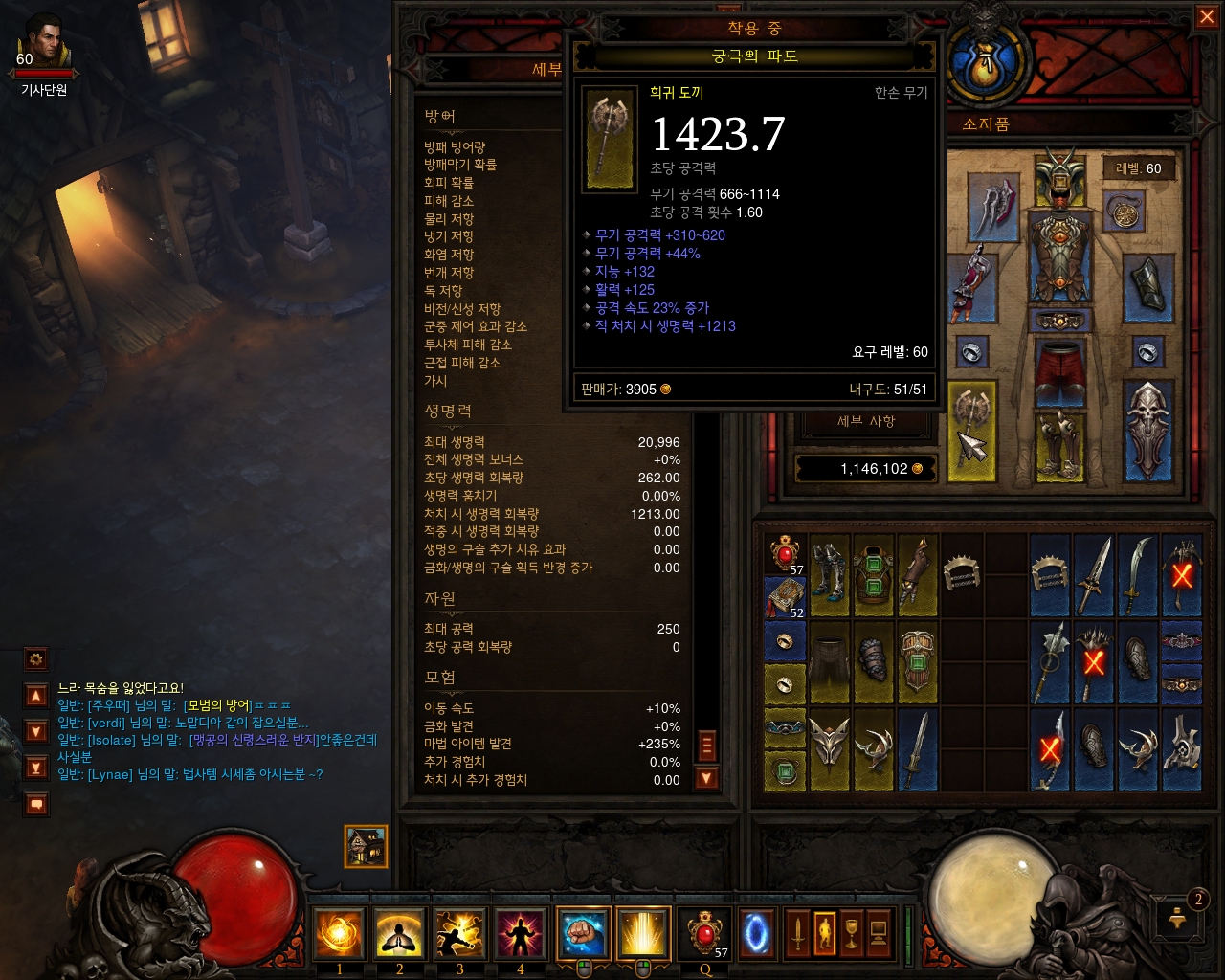This screenshot has width=1225, height=980.
Task: Open the 세부 사항 details button
Action: click(x=866, y=421)
